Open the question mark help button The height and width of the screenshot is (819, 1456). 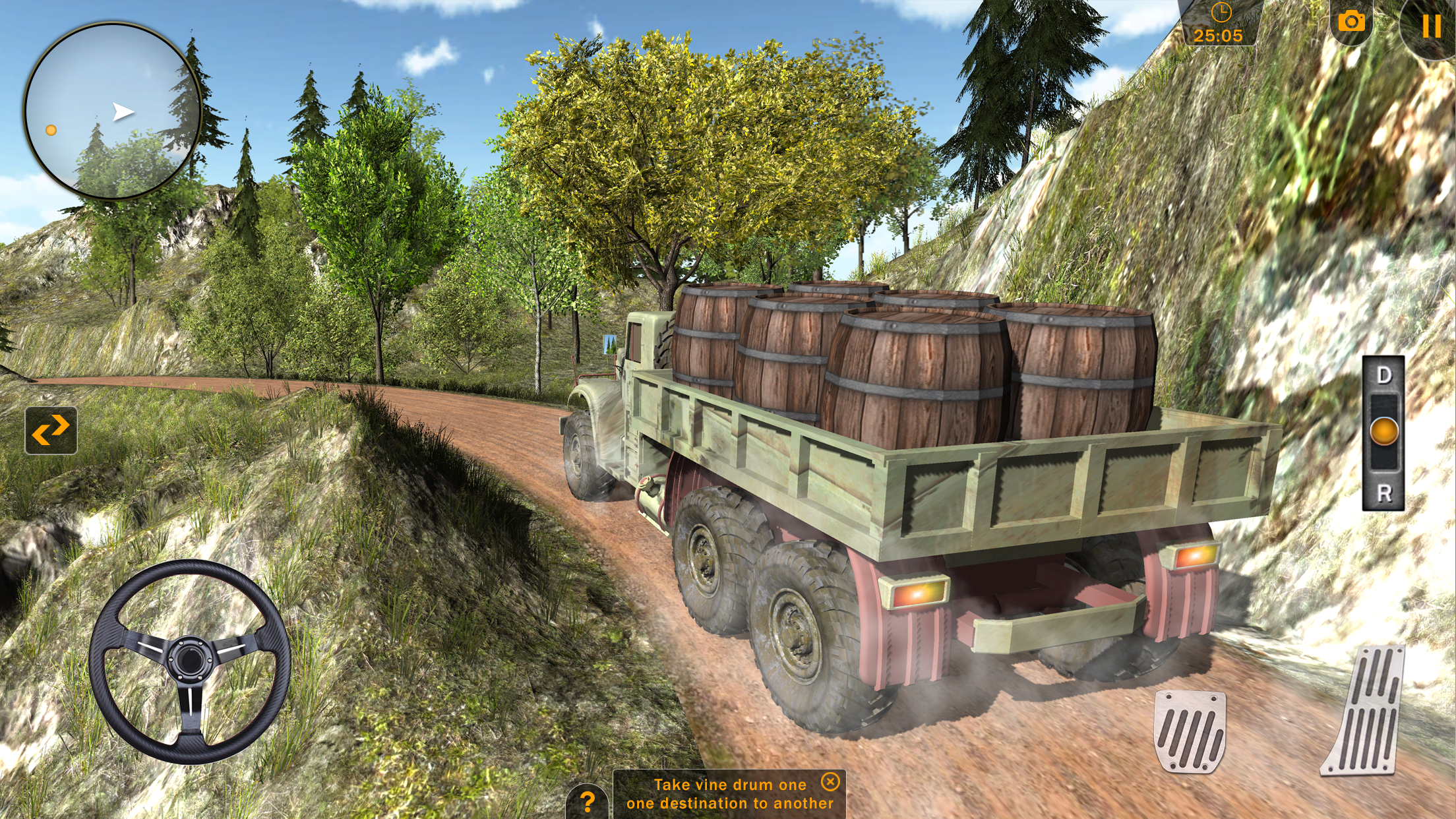click(x=587, y=802)
